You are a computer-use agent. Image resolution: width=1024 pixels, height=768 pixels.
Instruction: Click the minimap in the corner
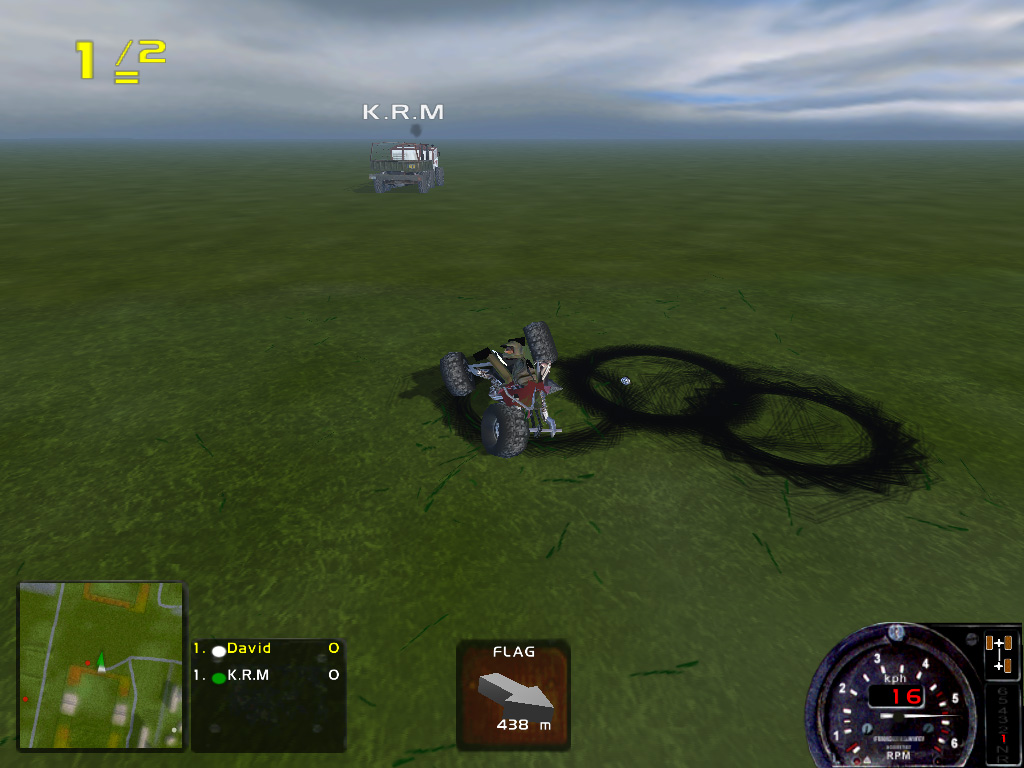(x=101, y=666)
